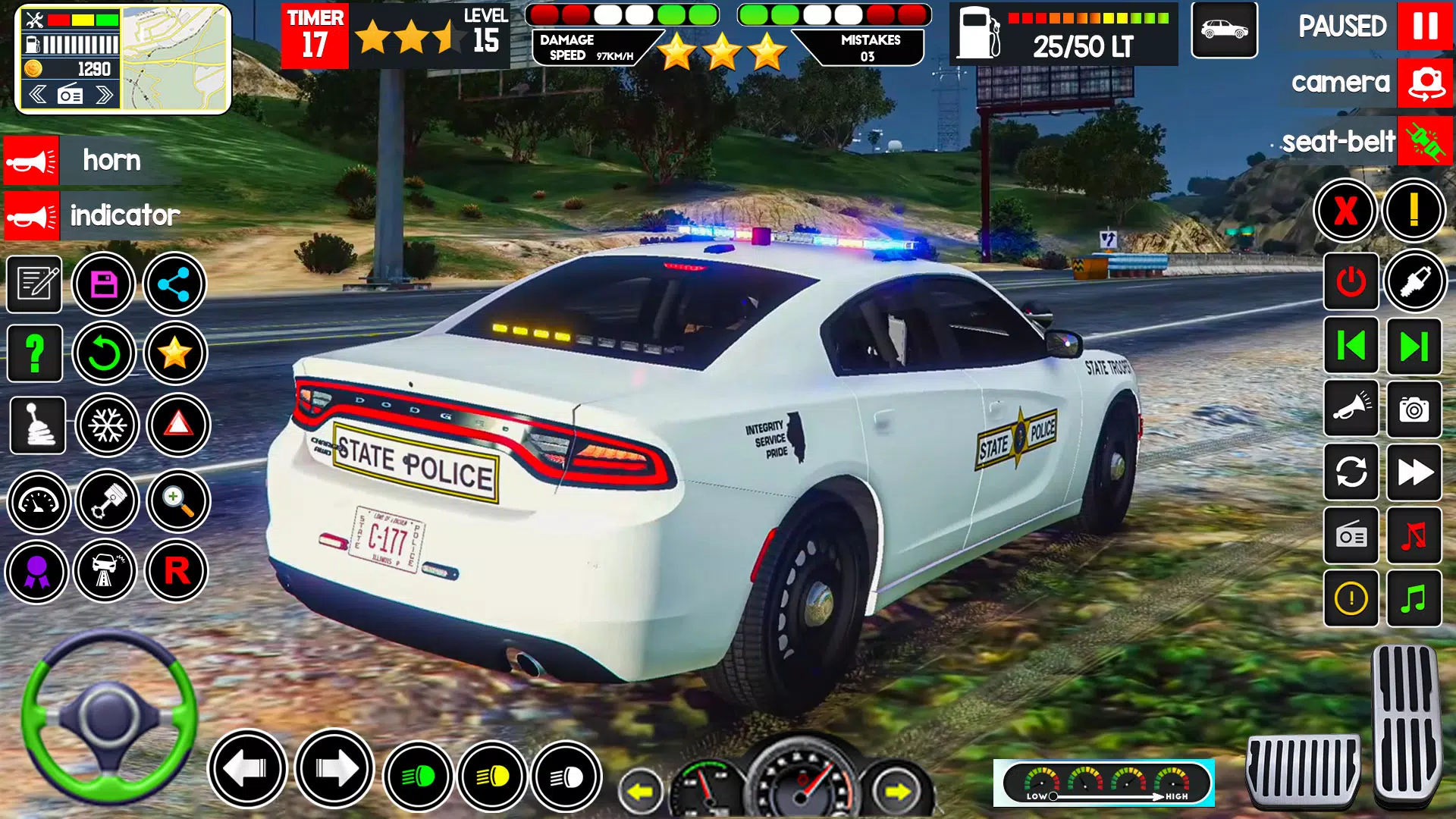The width and height of the screenshot is (1456, 819).
Task: Toggle the red hazard triangle
Action: coord(178,424)
